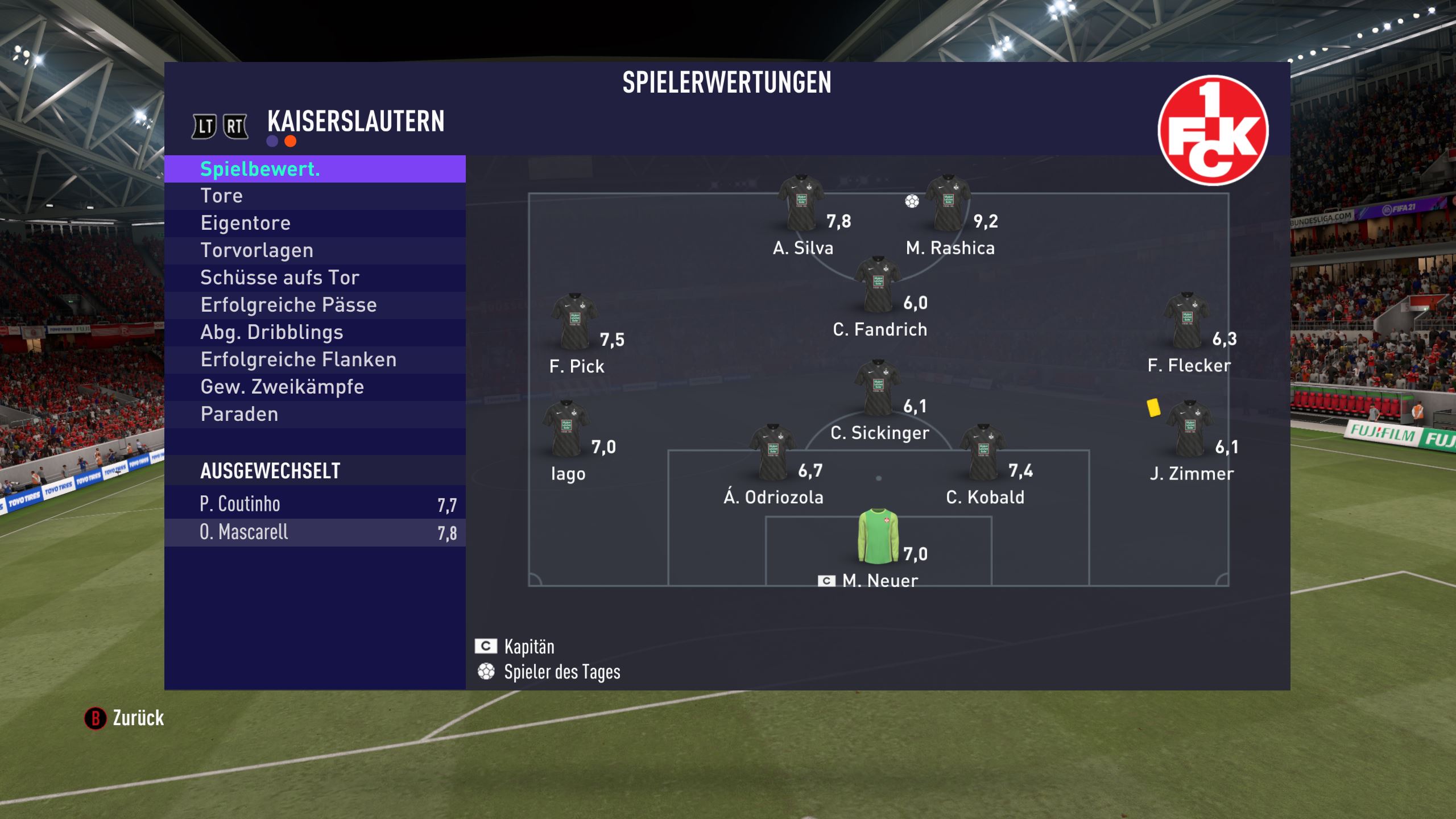1456x819 pixels.
Task: Select the Spielbewert. stat category
Action: (x=315, y=169)
